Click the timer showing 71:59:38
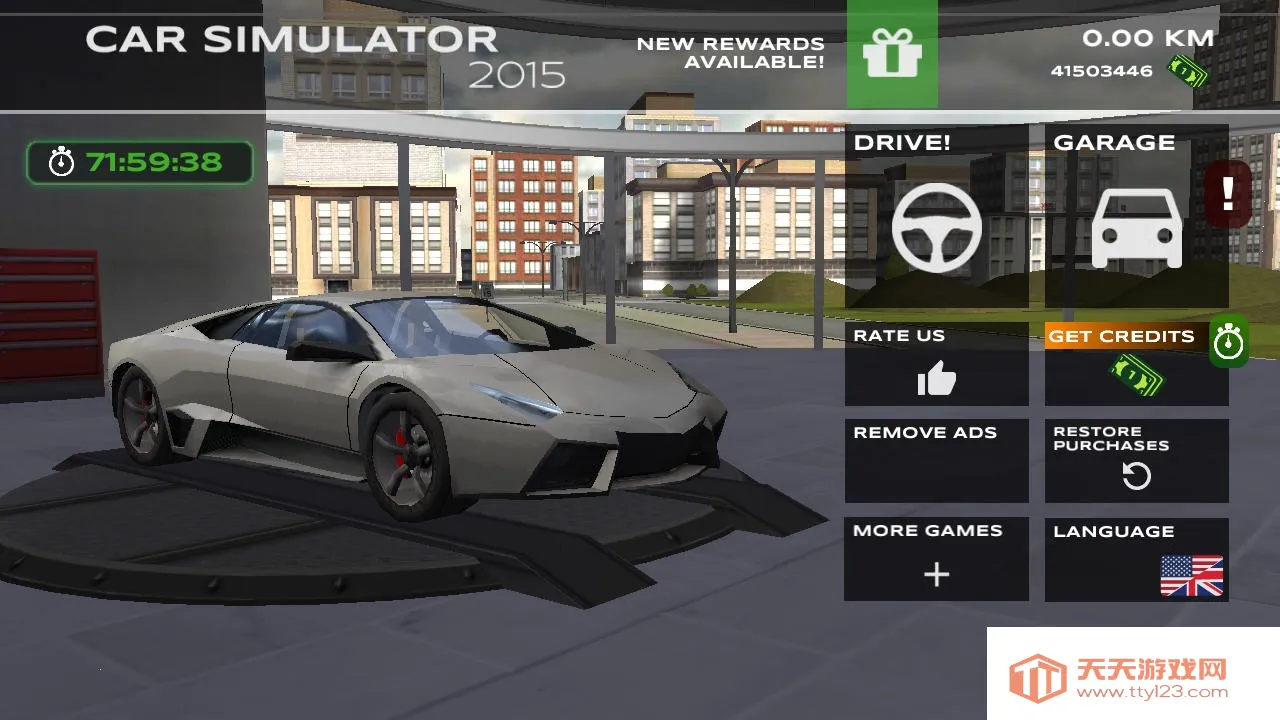The height and width of the screenshot is (720, 1280). pos(139,161)
